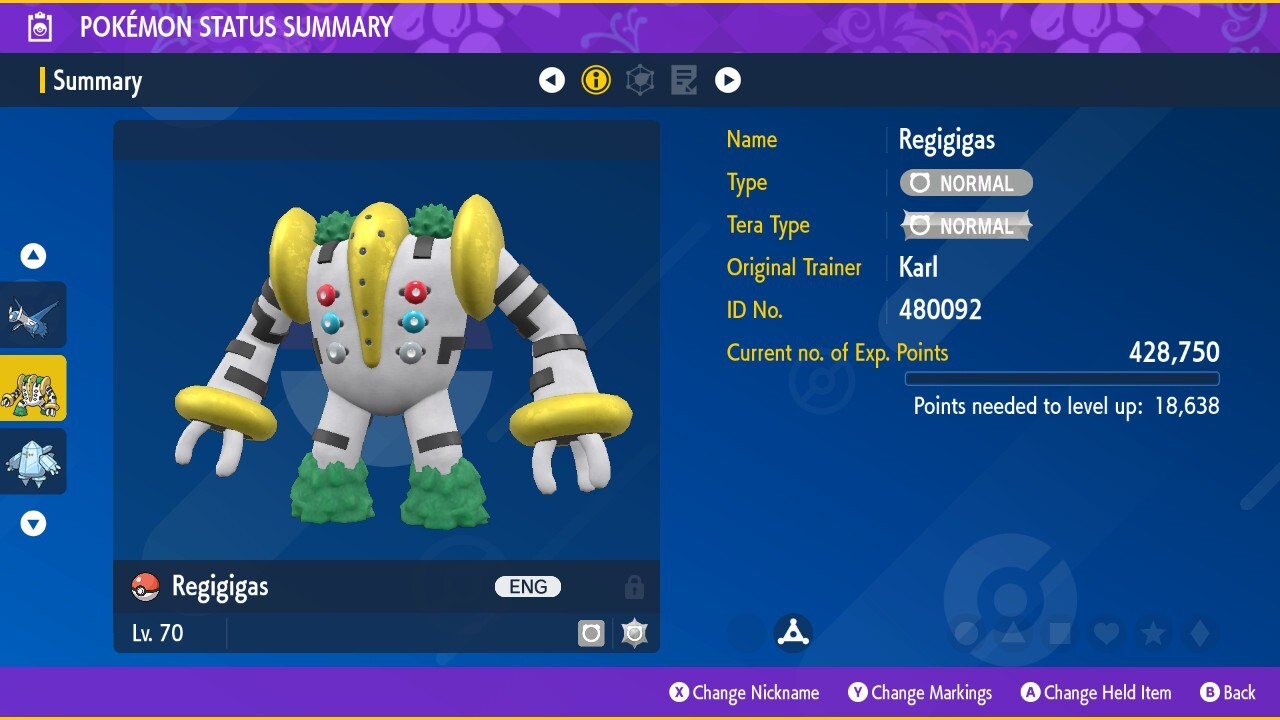The height and width of the screenshot is (720, 1280).
Task: Select Regigigas highlighted in the party sidebar
Action: point(33,388)
